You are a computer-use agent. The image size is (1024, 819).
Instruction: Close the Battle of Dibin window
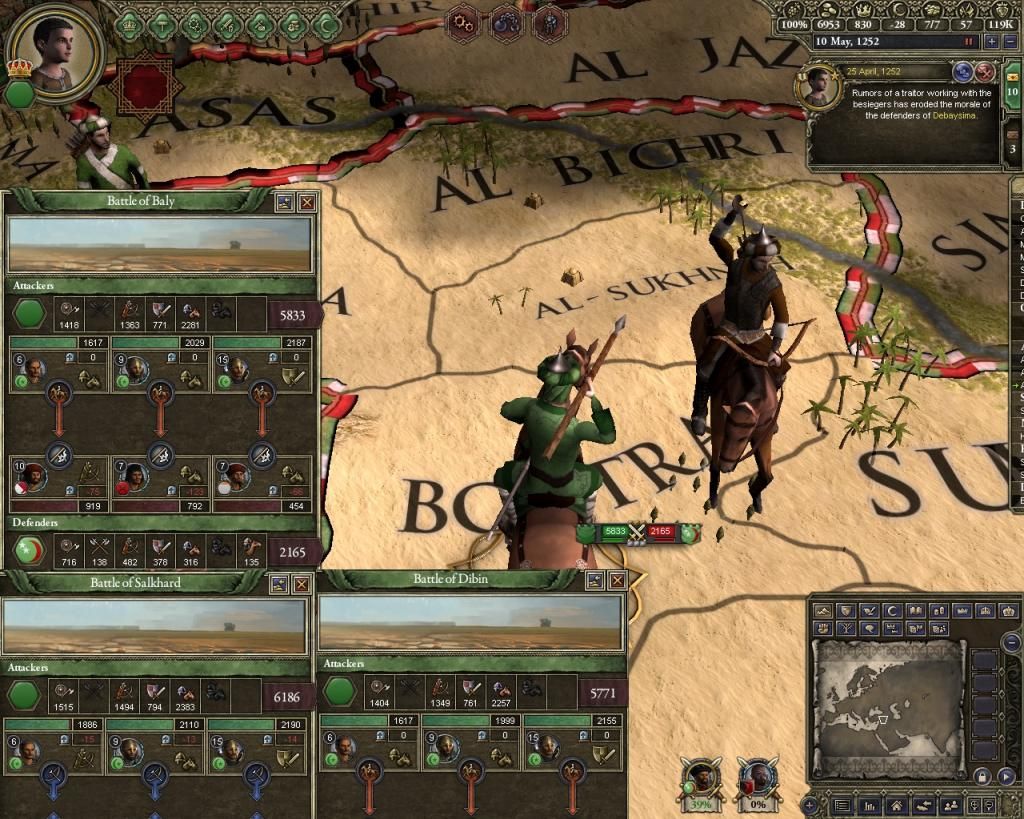pos(617,580)
